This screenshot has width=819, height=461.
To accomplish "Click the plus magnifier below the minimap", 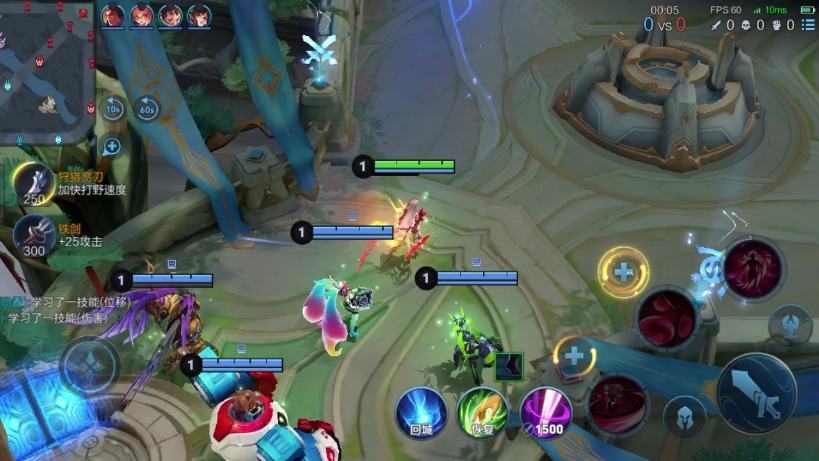I will point(112,146).
